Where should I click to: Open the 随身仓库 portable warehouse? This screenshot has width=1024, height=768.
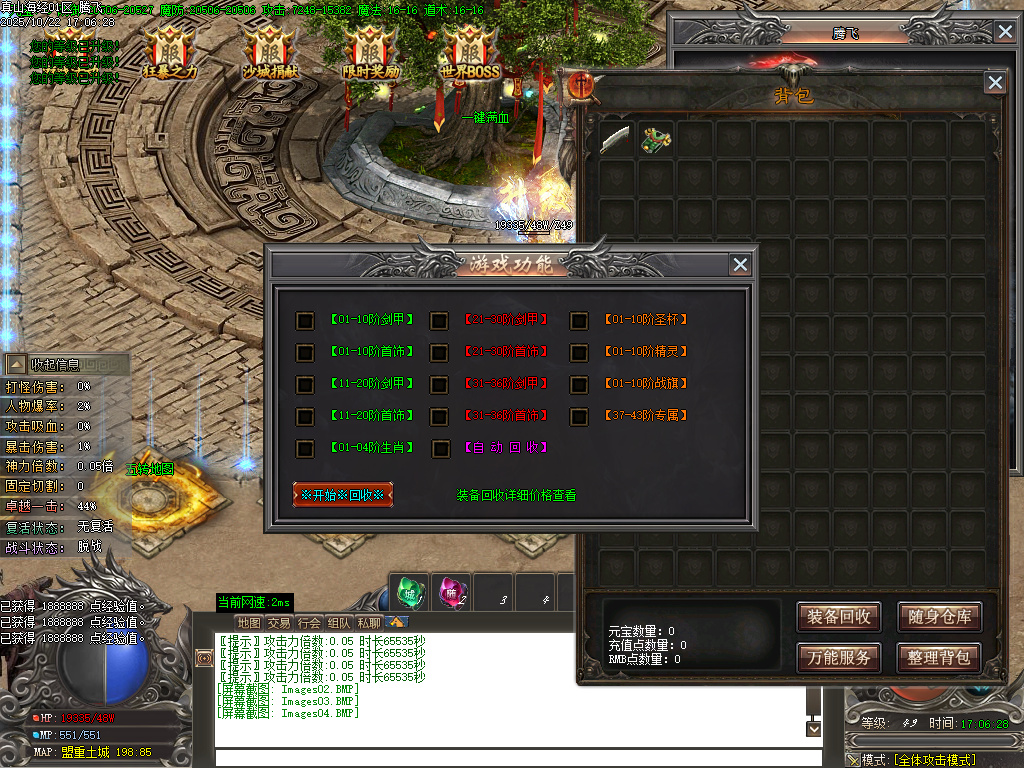point(938,617)
